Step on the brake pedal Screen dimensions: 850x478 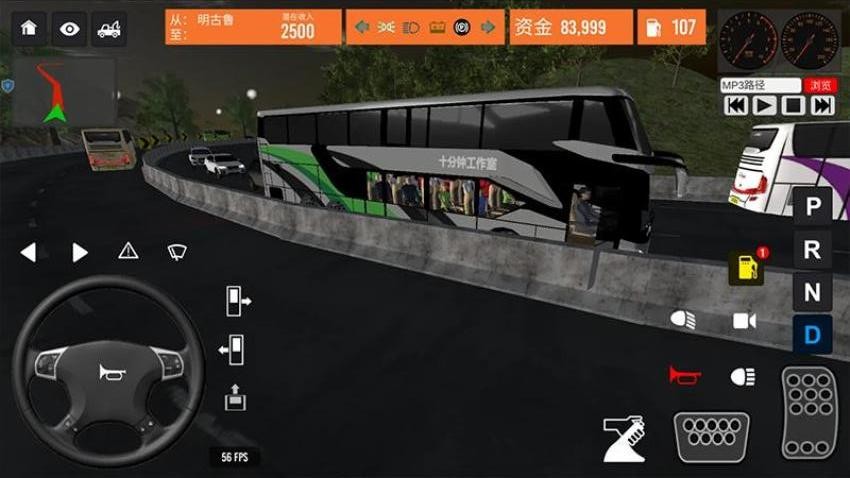pyautogui.click(x=711, y=436)
